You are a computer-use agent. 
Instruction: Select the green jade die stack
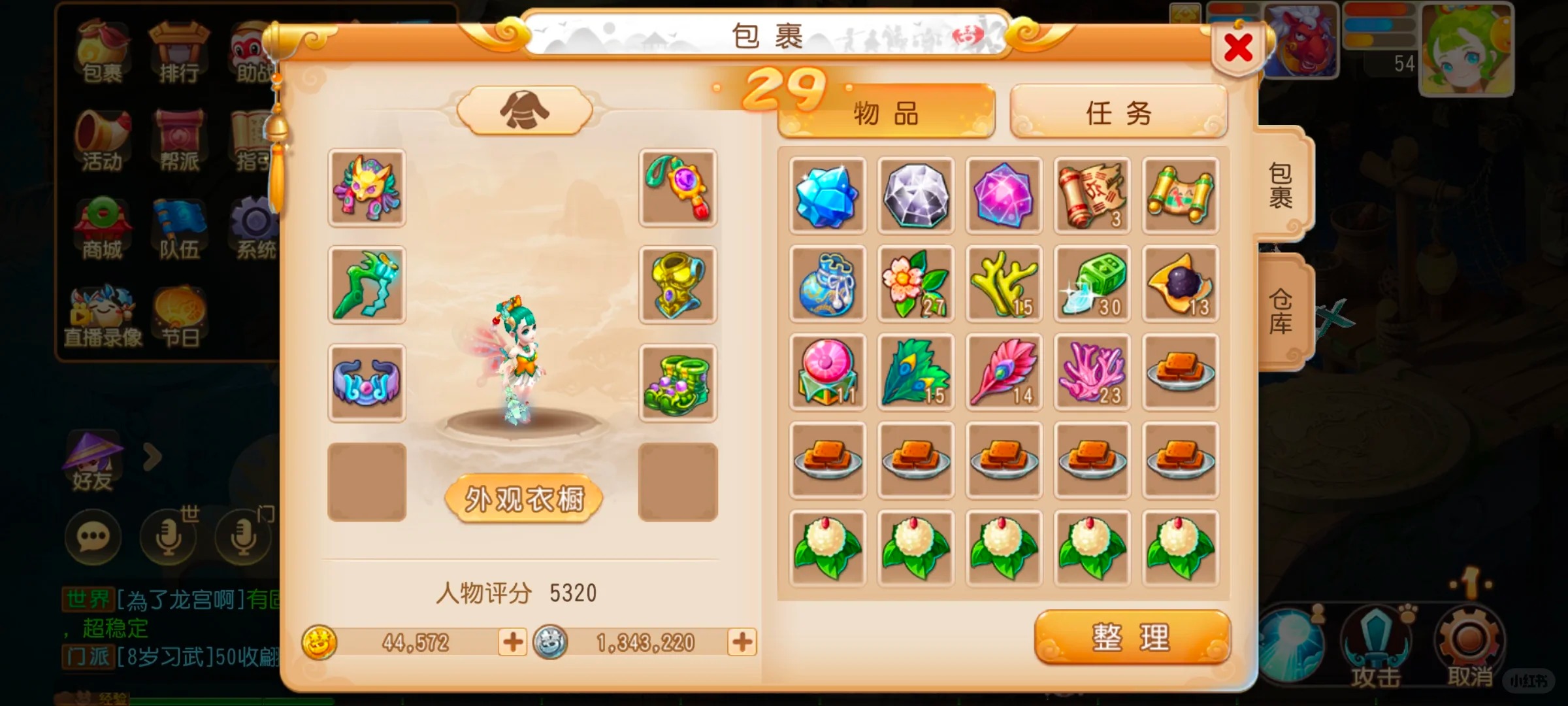point(1092,284)
